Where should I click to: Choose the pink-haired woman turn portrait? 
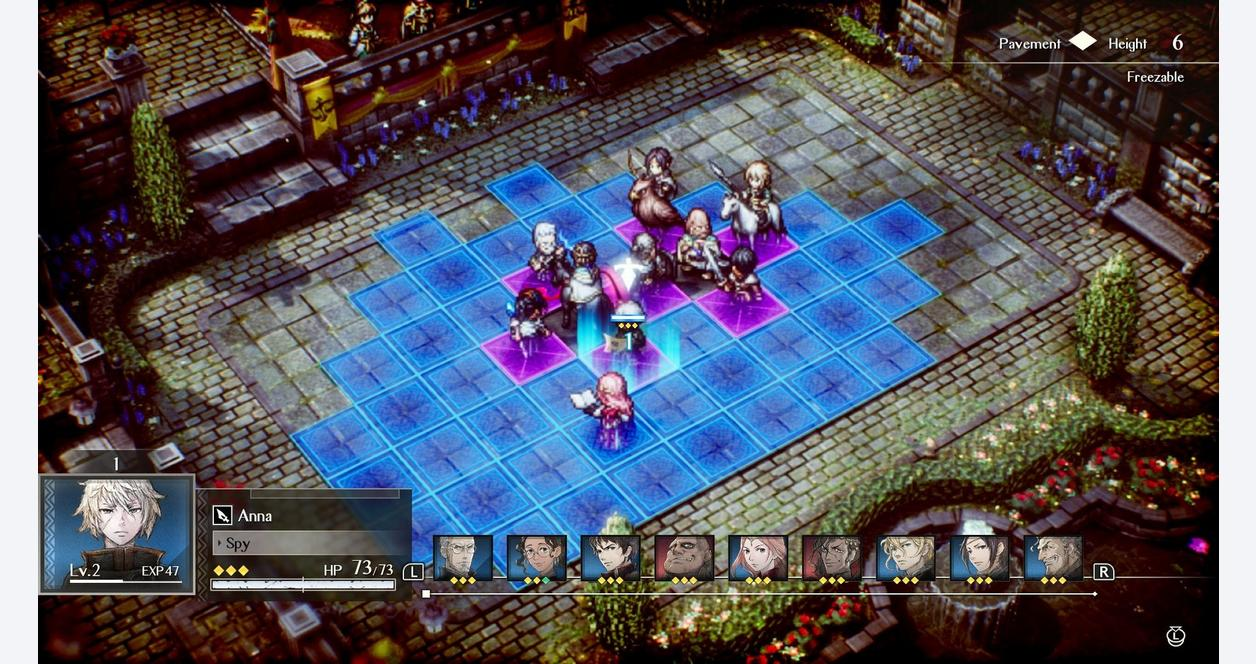pyautogui.click(x=758, y=558)
